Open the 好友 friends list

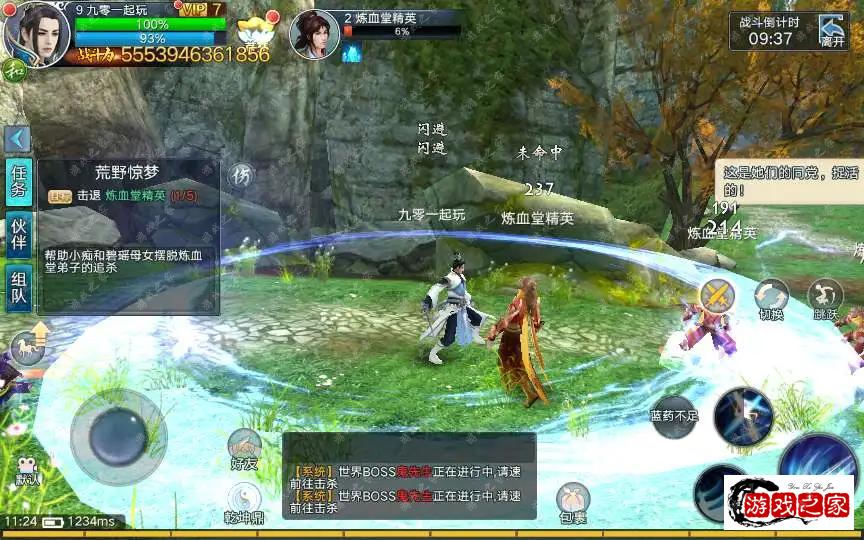tap(244, 449)
